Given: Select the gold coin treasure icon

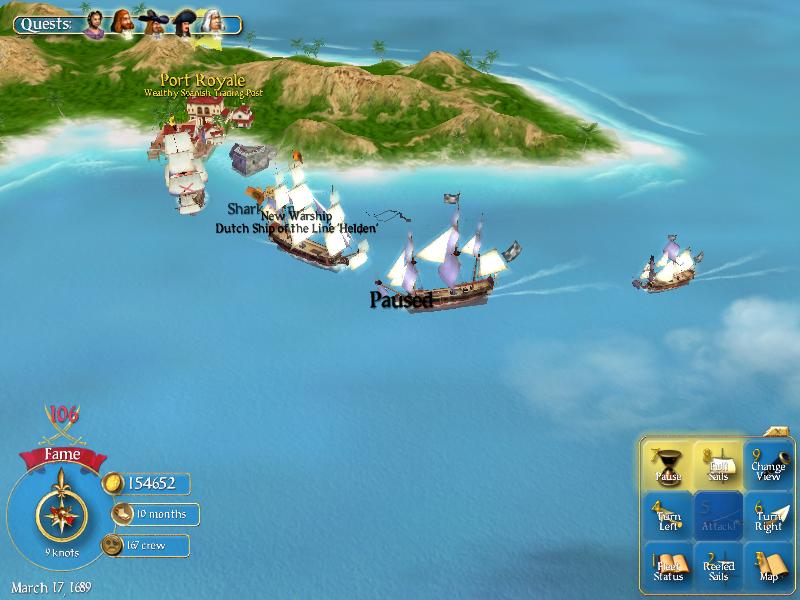Looking at the screenshot, I should pyautogui.click(x=113, y=483).
